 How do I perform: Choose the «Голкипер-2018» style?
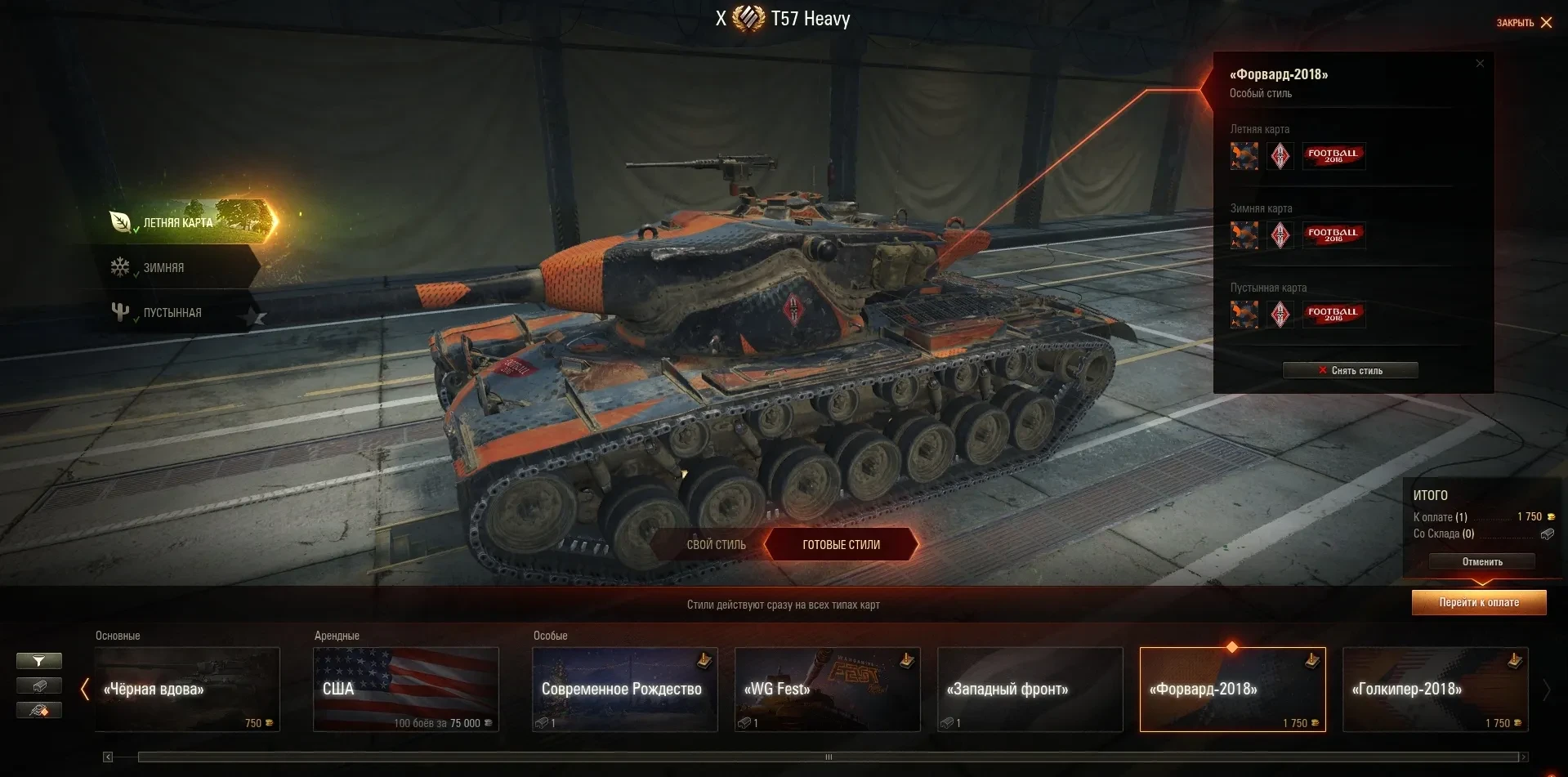(1435, 690)
